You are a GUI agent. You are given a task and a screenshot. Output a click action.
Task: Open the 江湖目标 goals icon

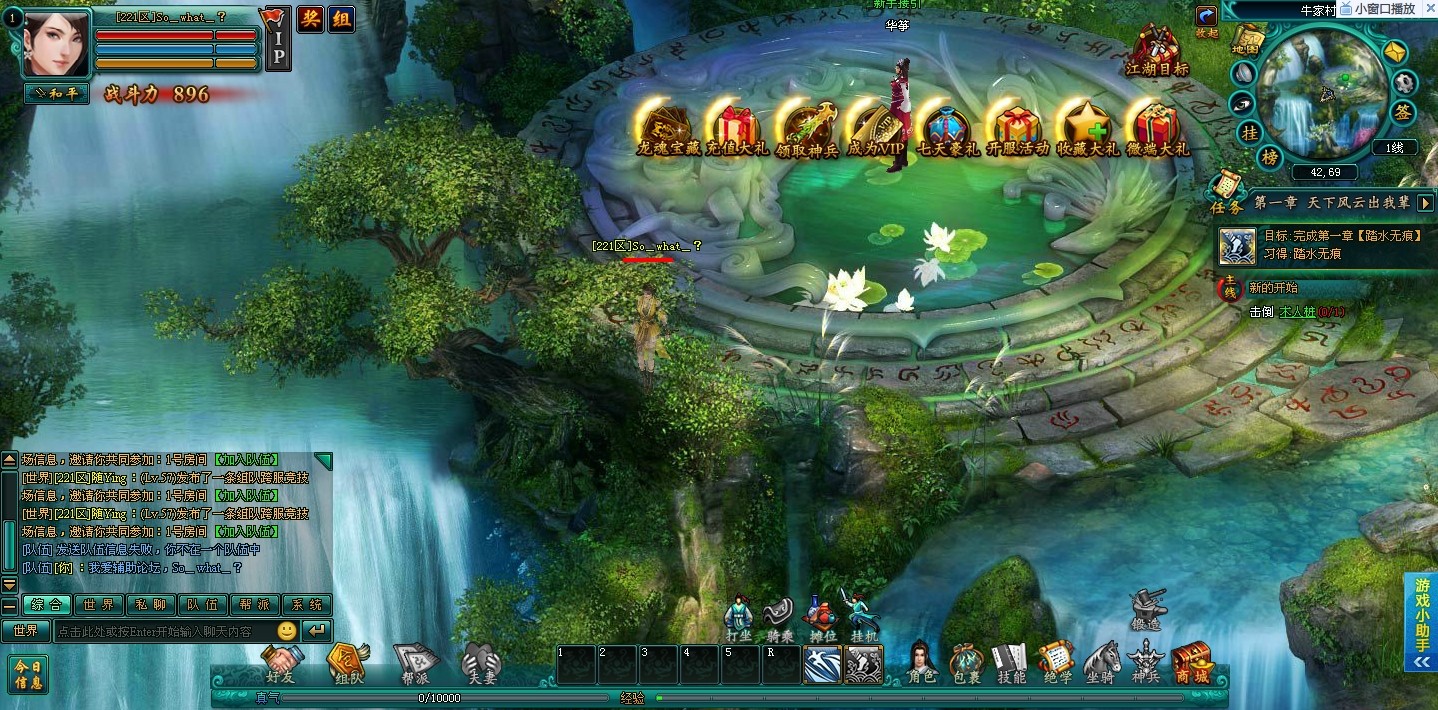1157,50
